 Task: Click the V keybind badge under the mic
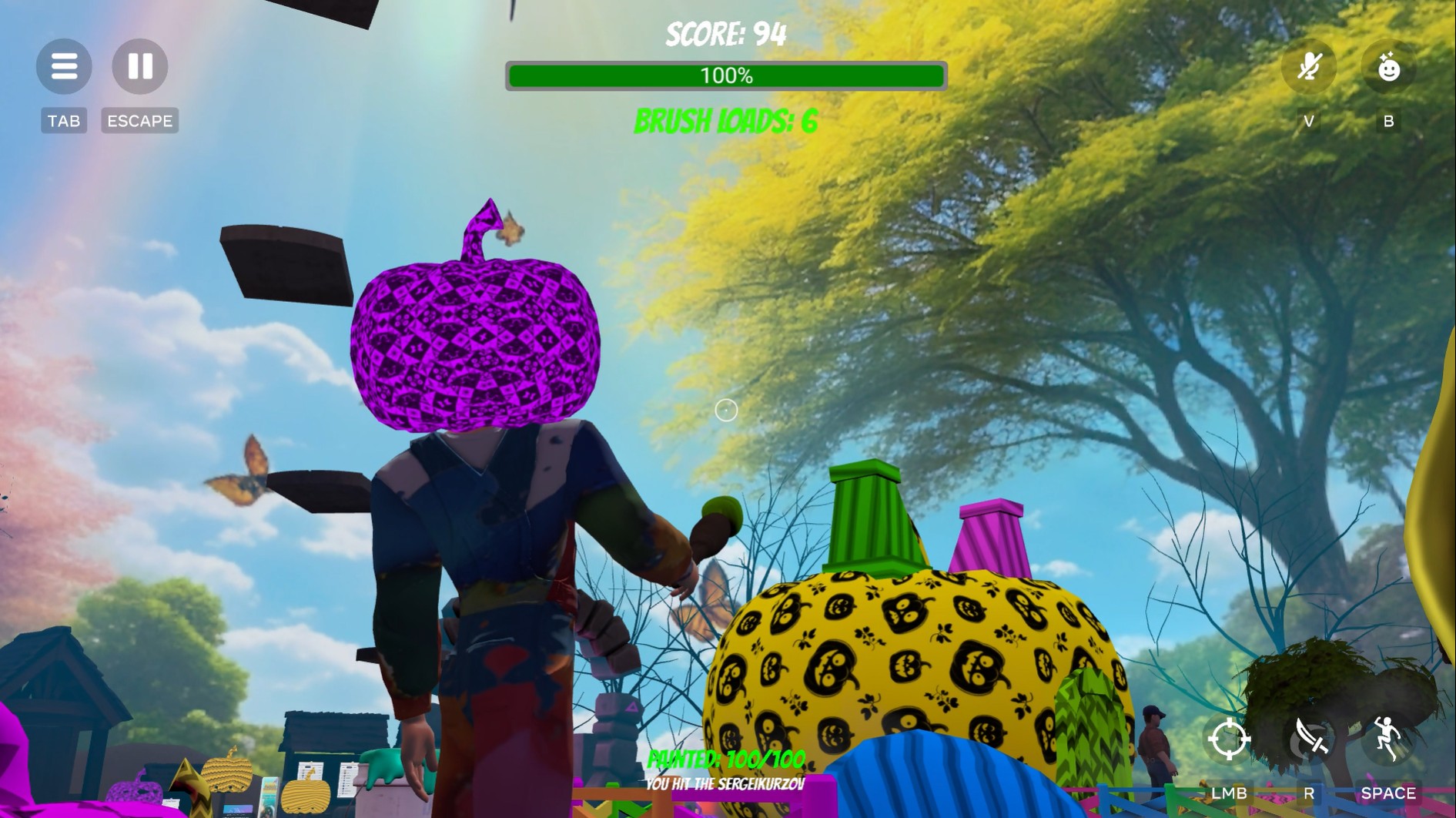[x=1308, y=120]
